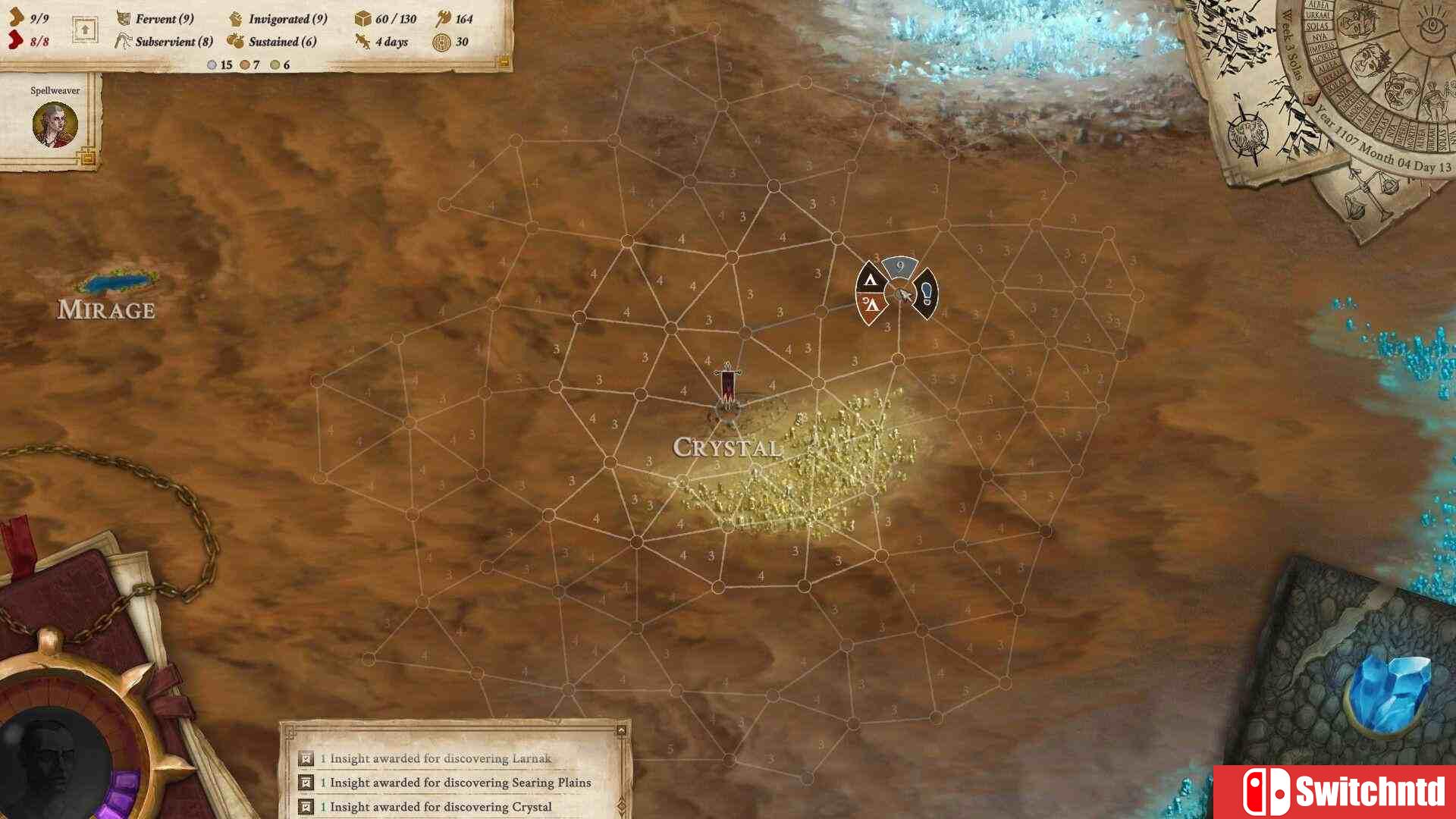1456x819 pixels.
Task: Click the Subservient obedience whip icon
Action: (x=124, y=42)
